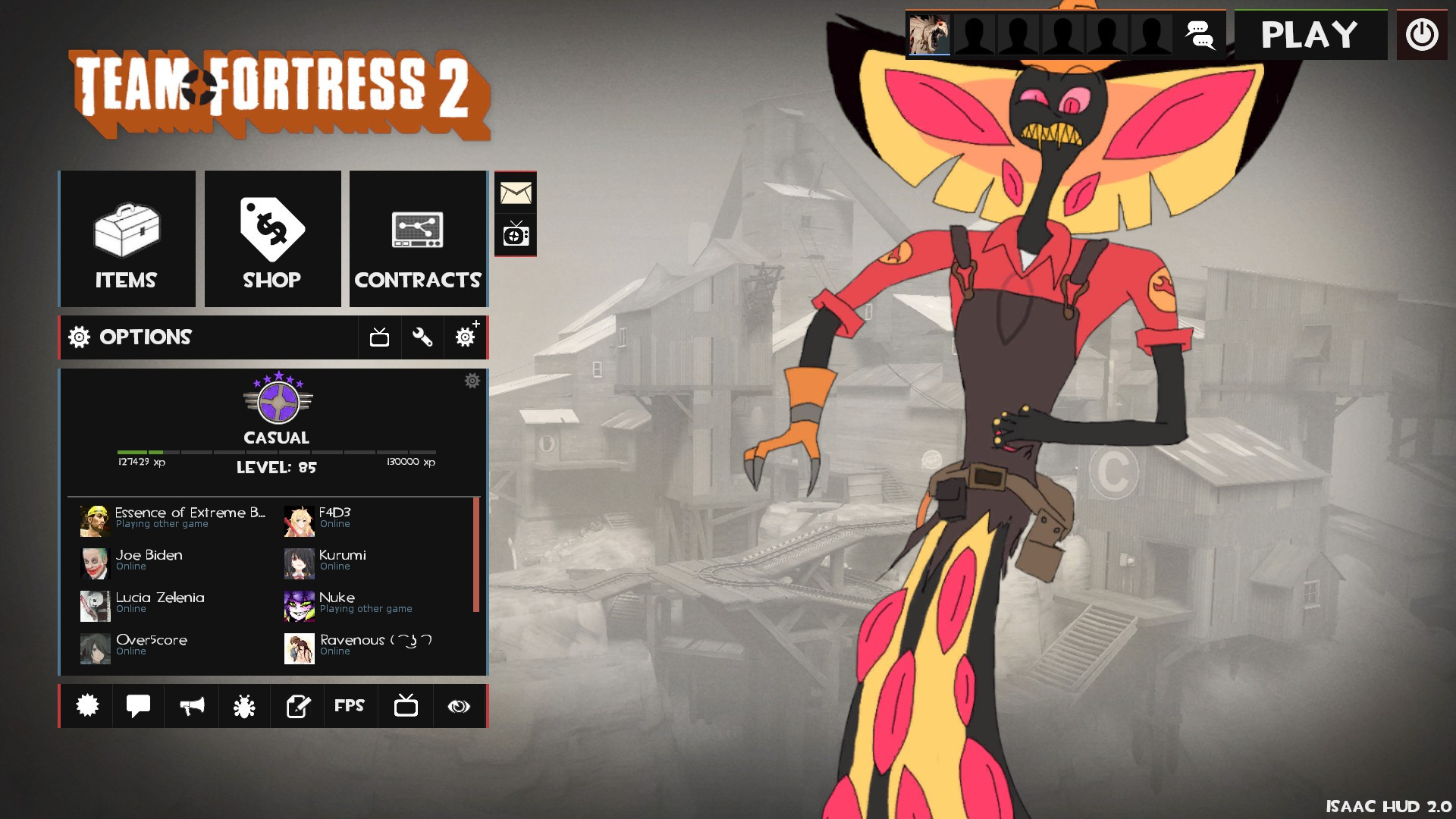The width and height of the screenshot is (1456, 819).
Task: Toggle streamer mode with the eye icon
Action: coord(458,706)
